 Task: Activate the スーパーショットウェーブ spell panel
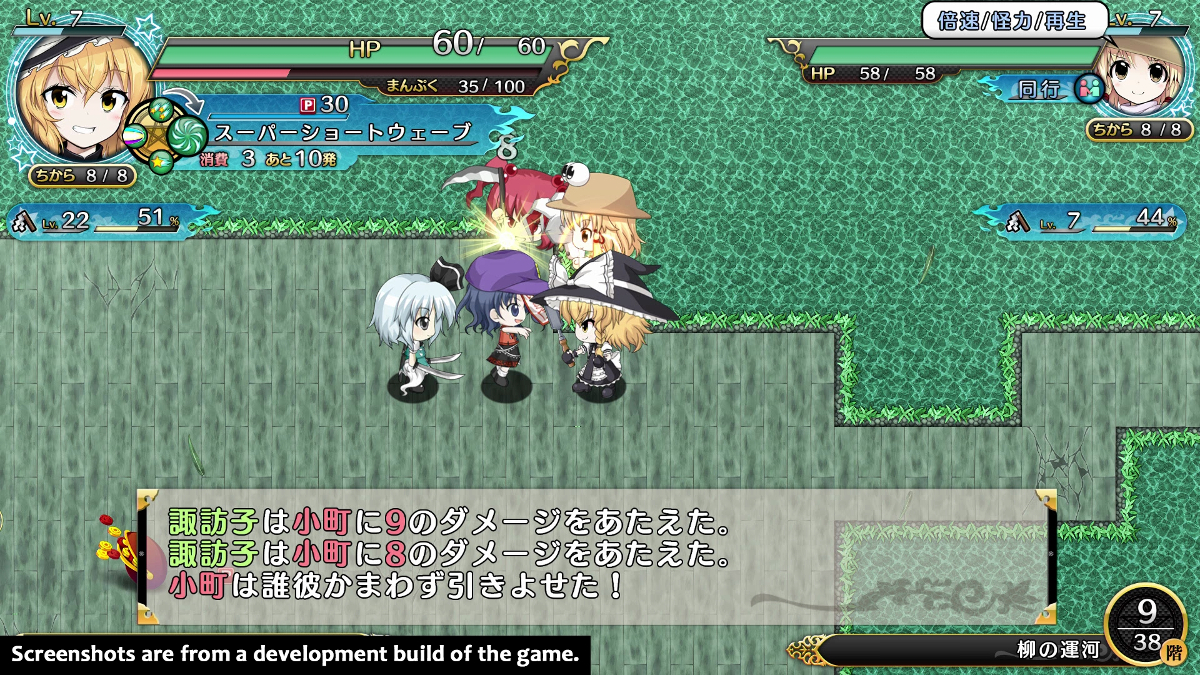tap(340, 132)
